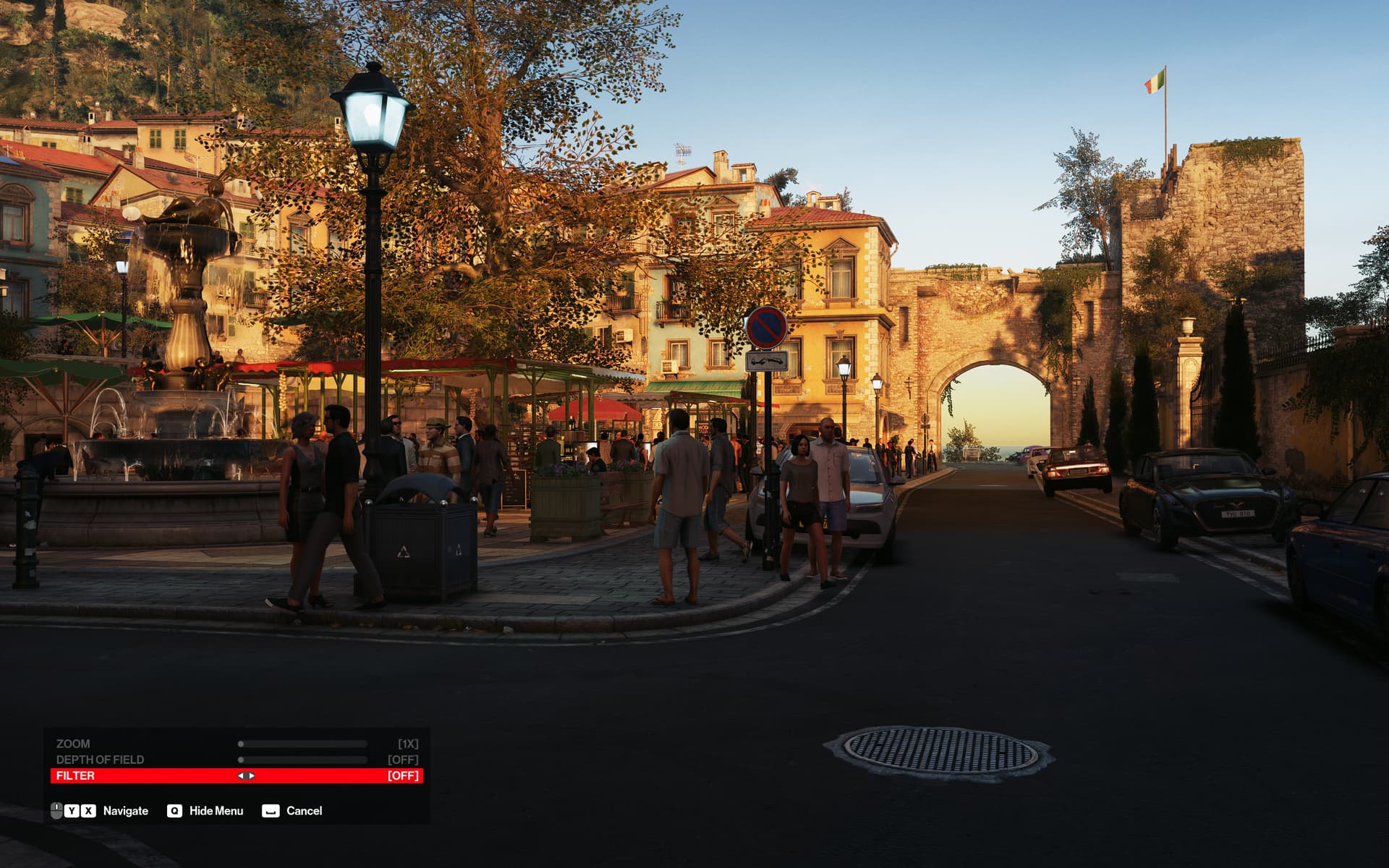Click the Depth of Field slider track
Image resolution: width=1389 pixels, height=868 pixels.
coord(303,759)
